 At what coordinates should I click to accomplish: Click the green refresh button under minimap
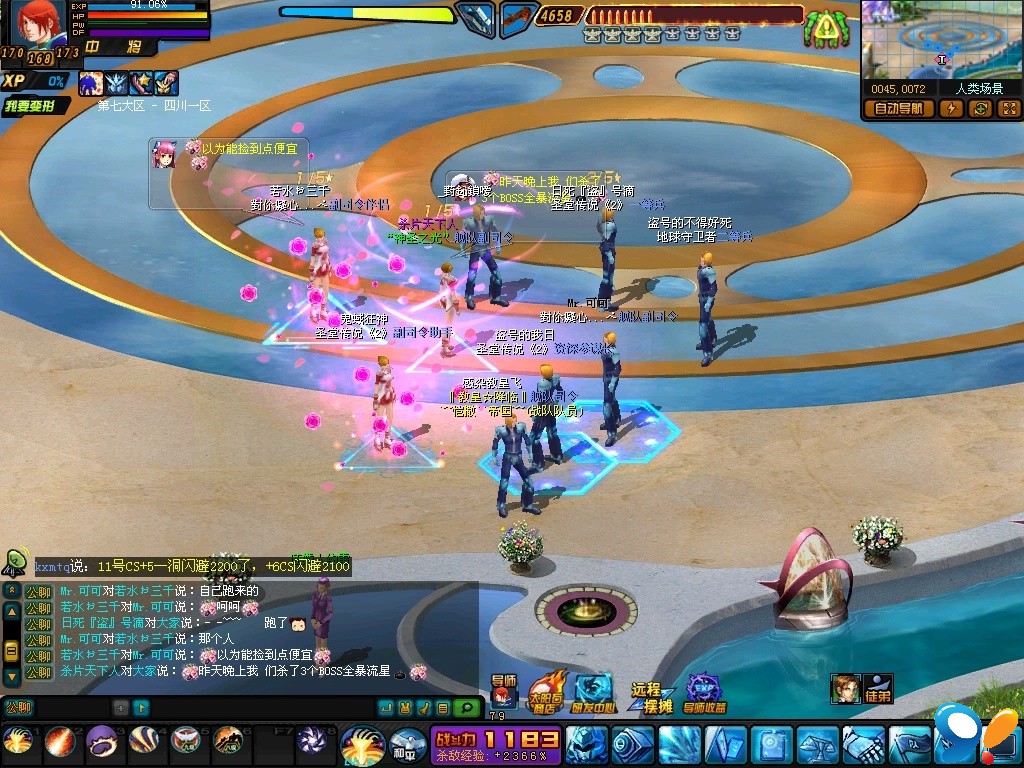[x=980, y=109]
